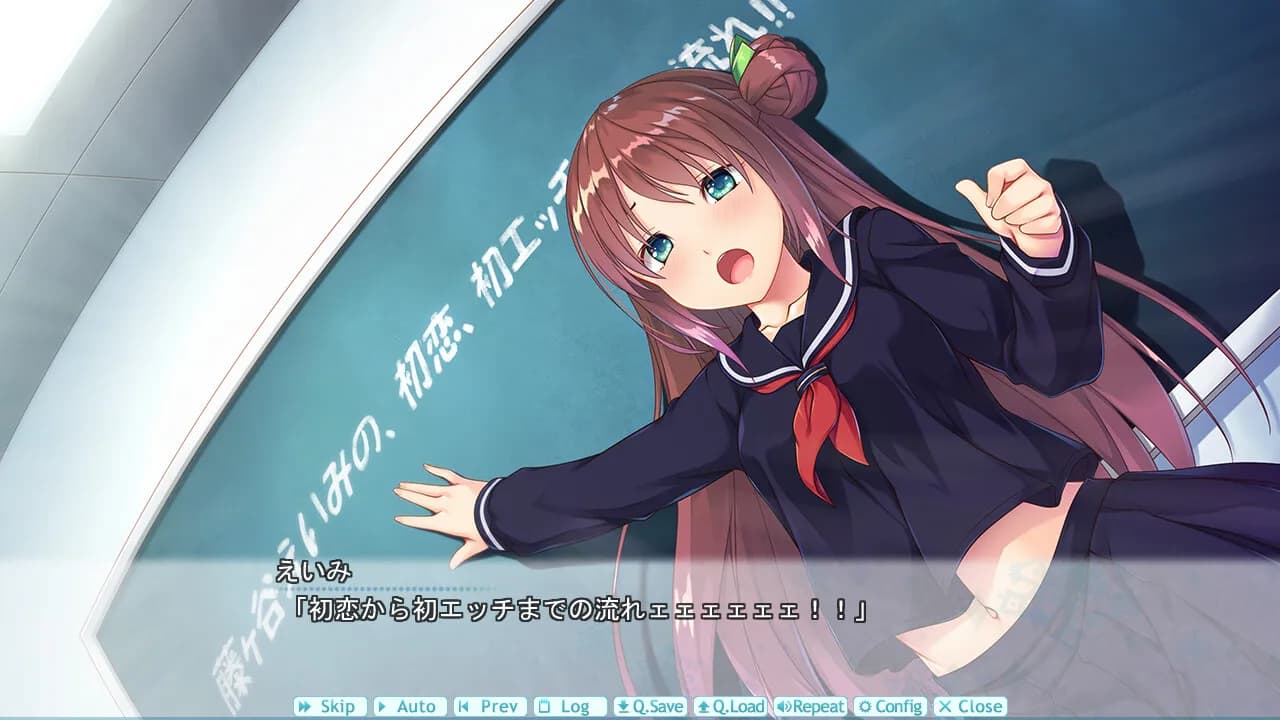Toggle Skip mode for read text
Image resolution: width=1280 pixels, height=720 pixels.
click(333, 707)
